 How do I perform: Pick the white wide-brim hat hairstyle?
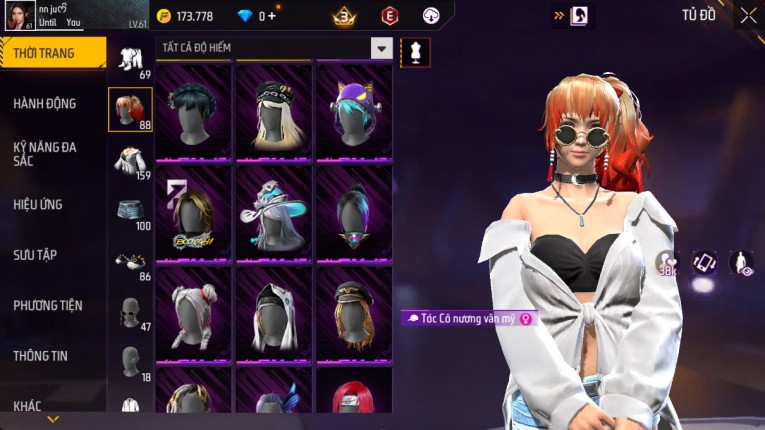point(274,212)
